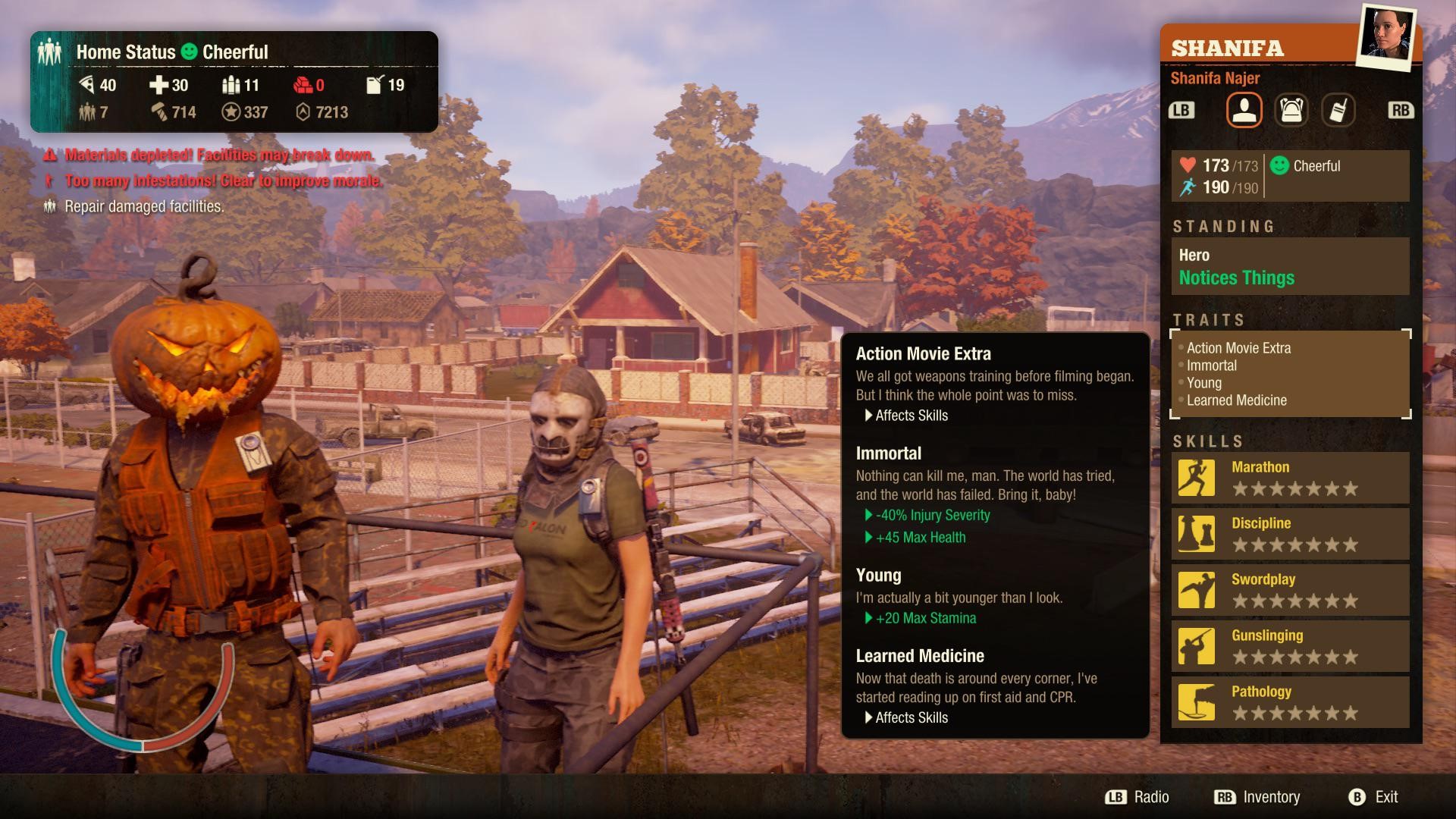
Task: Click the depleted red materials brick icon
Action: [303, 85]
